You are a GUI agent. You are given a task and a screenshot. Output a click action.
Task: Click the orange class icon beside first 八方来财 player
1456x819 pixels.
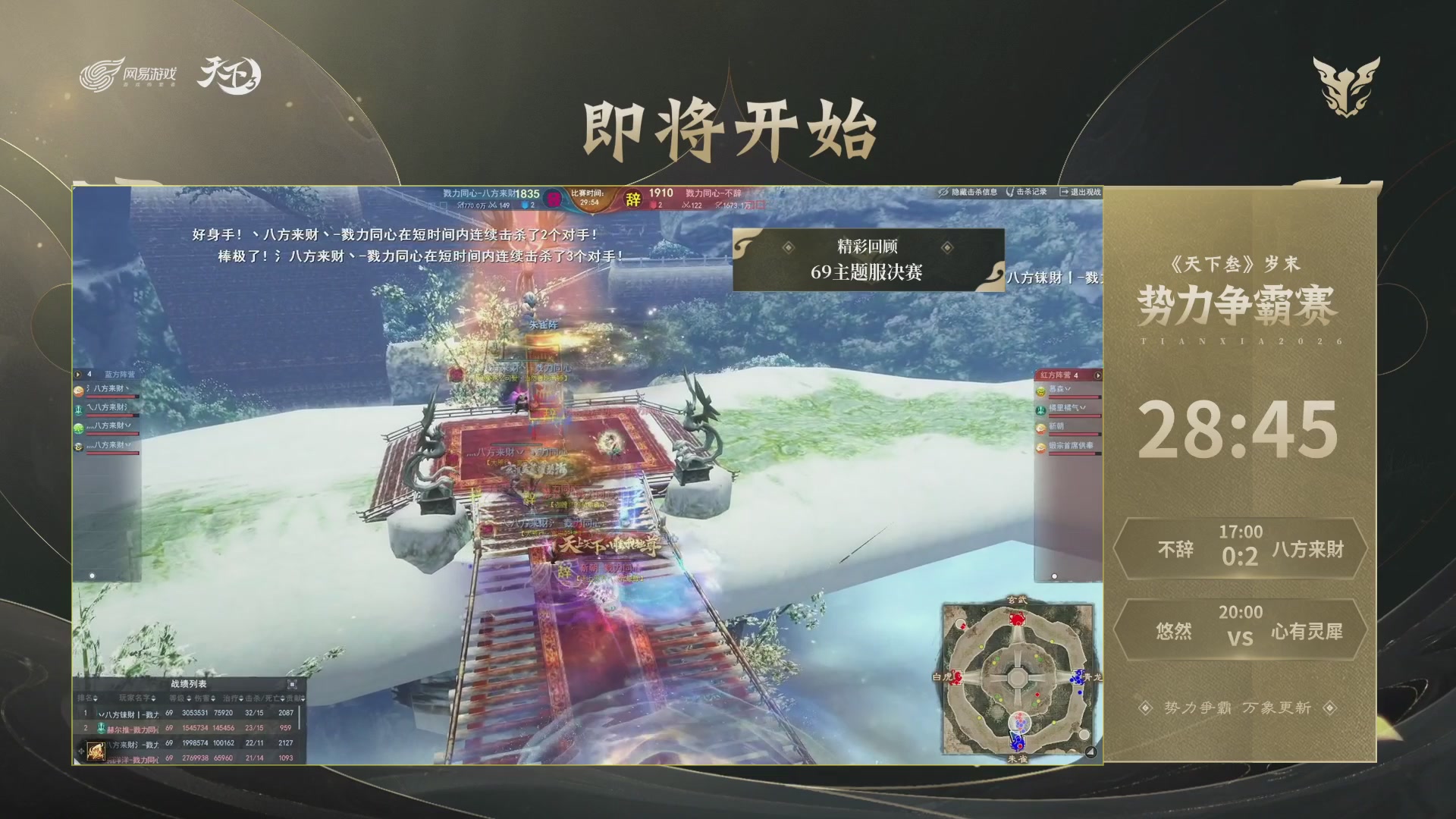point(78,392)
